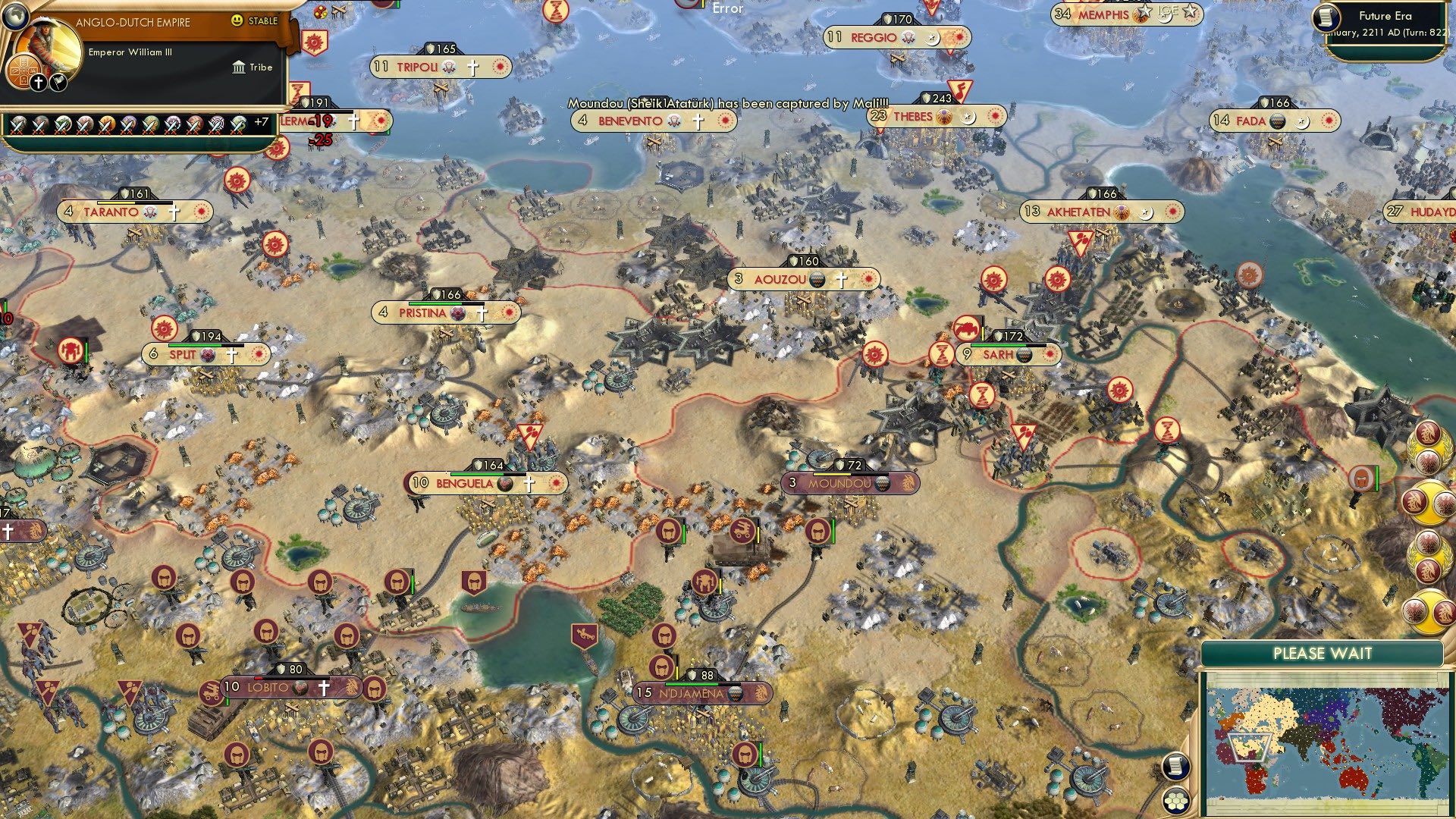
Task: Select the city banner of Thebes
Action: (x=936, y=117)
